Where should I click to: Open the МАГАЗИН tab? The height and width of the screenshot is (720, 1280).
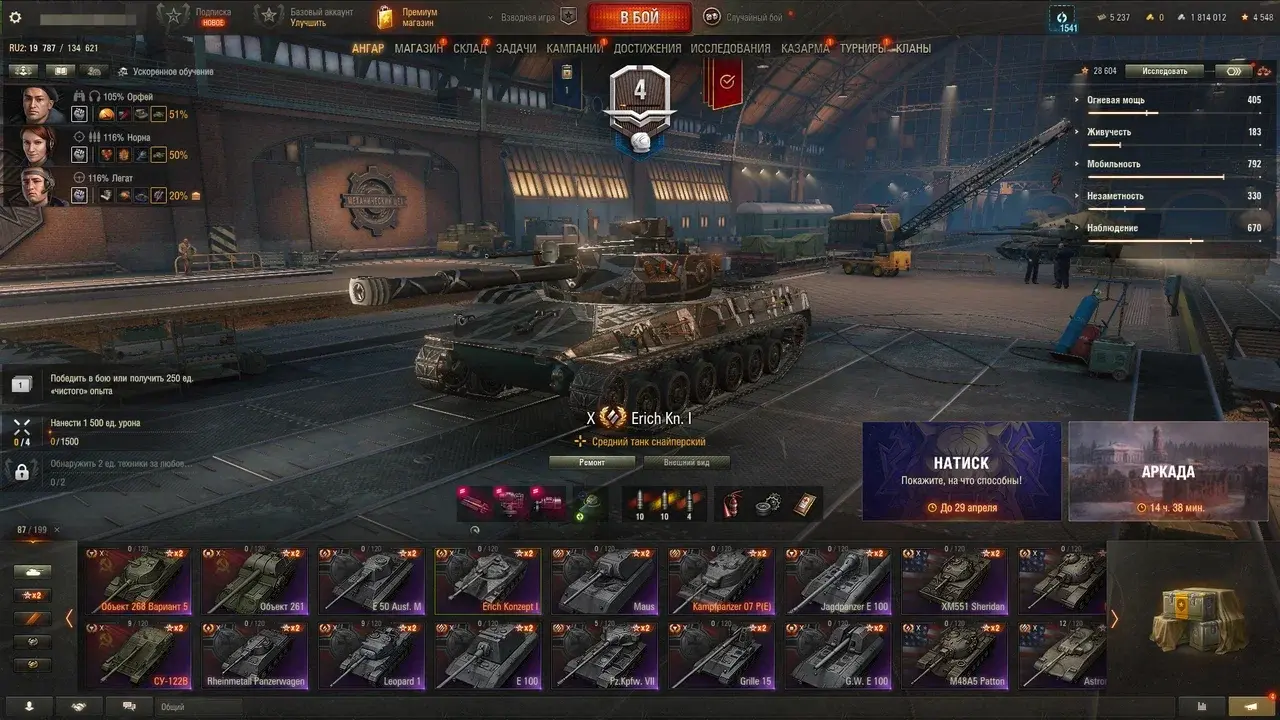click(418, 48)
